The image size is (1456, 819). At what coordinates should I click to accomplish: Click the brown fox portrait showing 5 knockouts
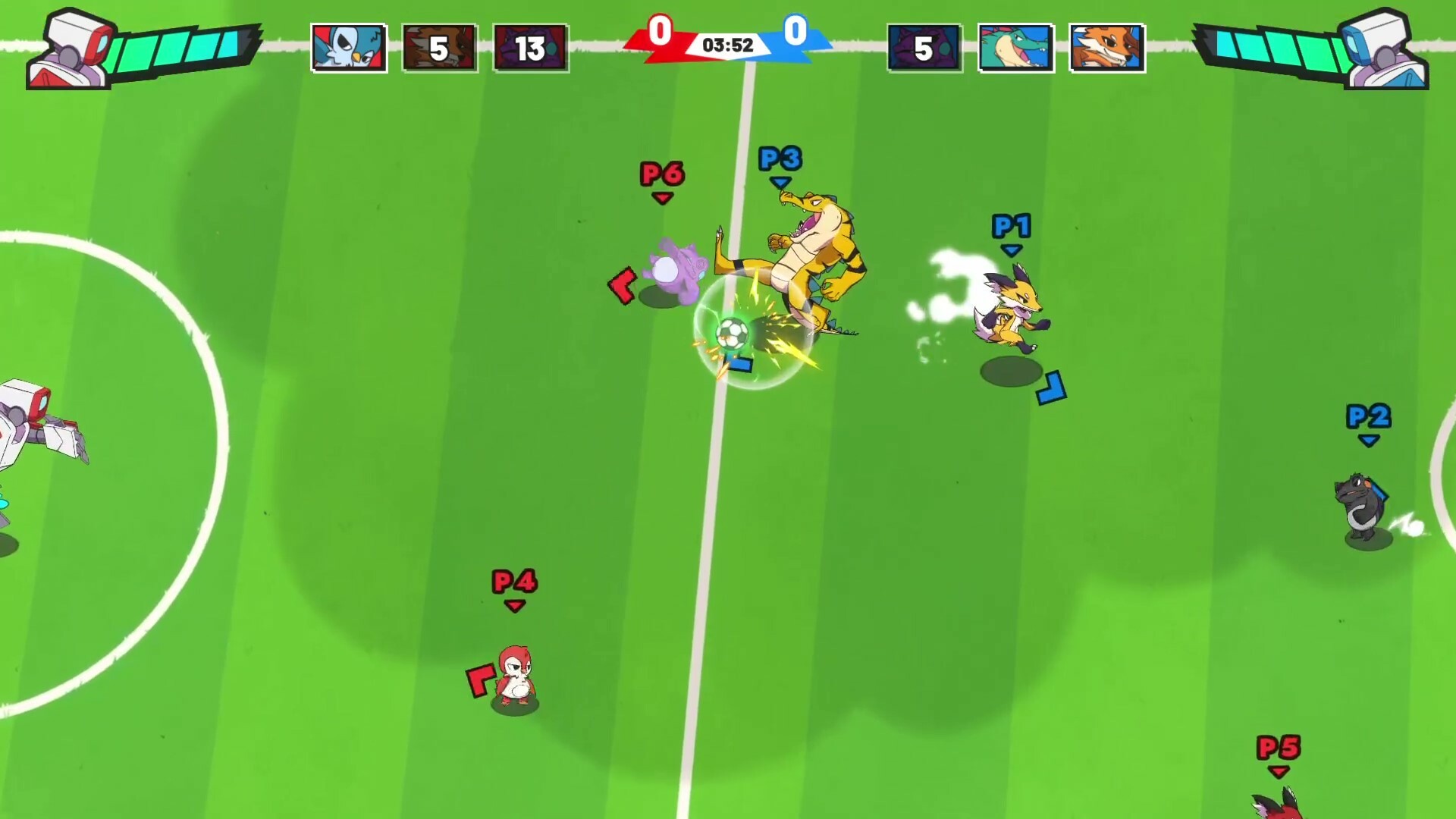pos(440,47)
